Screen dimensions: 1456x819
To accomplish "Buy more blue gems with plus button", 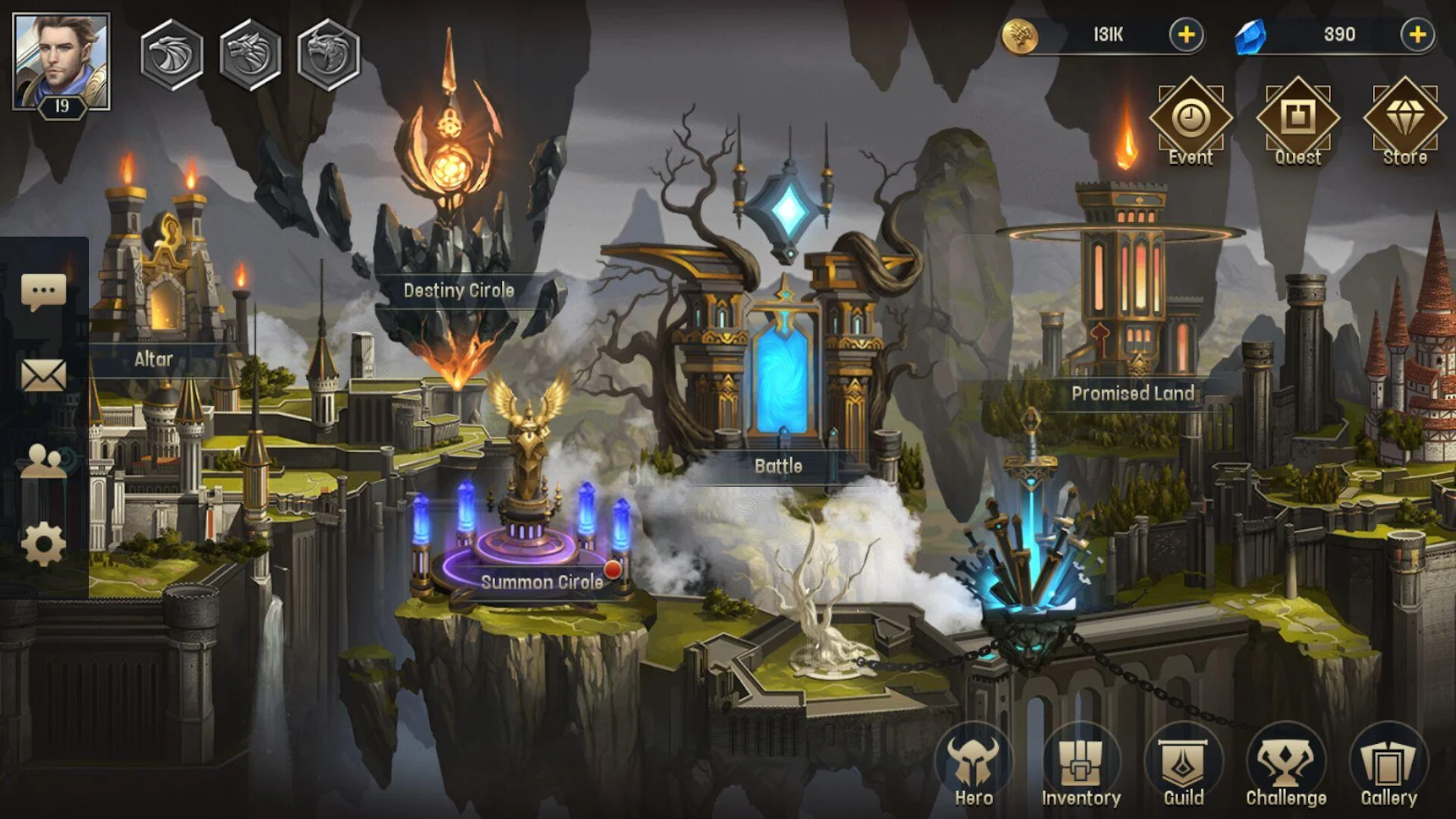I will click(x=1416, y=35).
